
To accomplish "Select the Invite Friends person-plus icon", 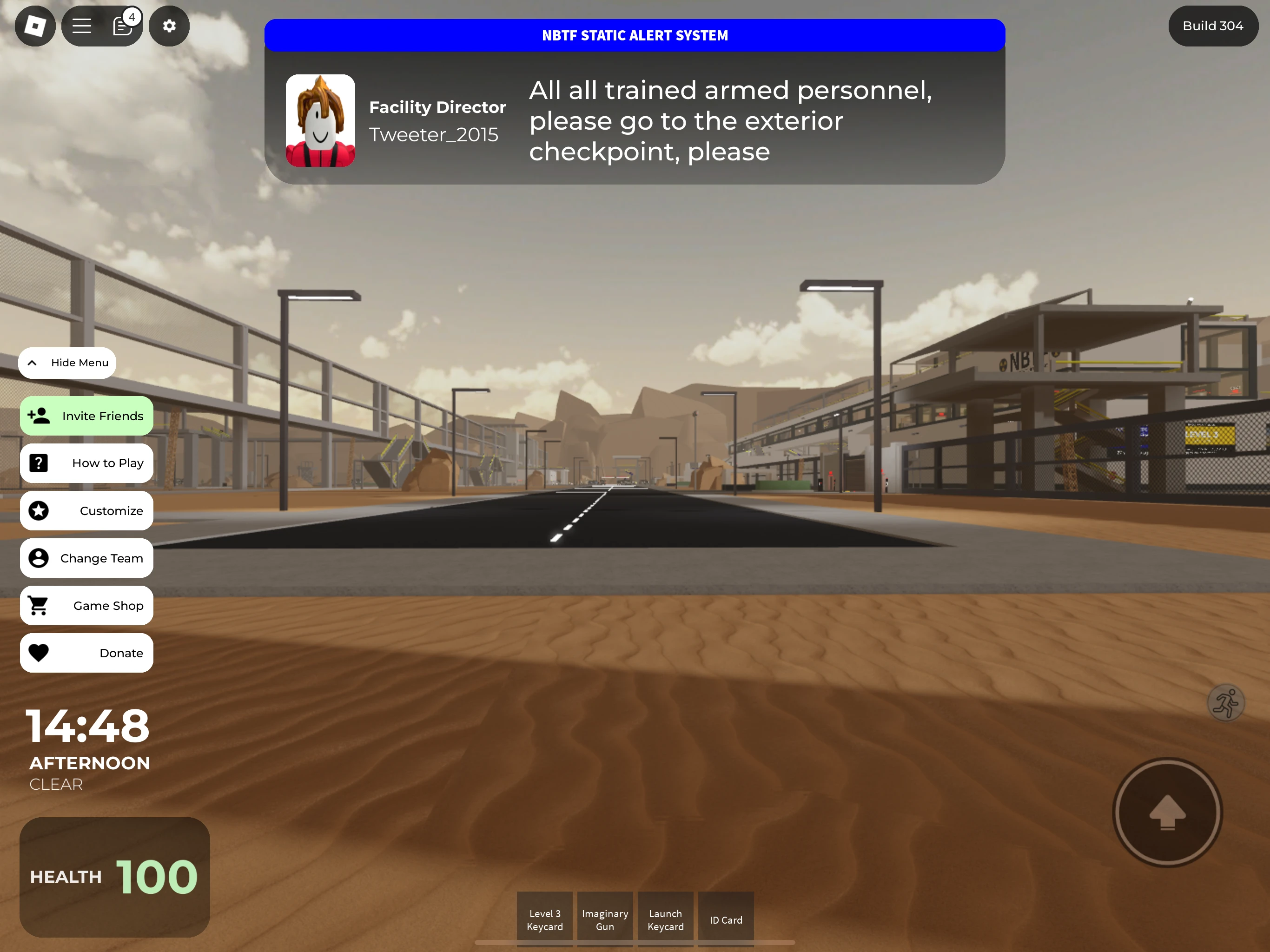I will [39, 415].
